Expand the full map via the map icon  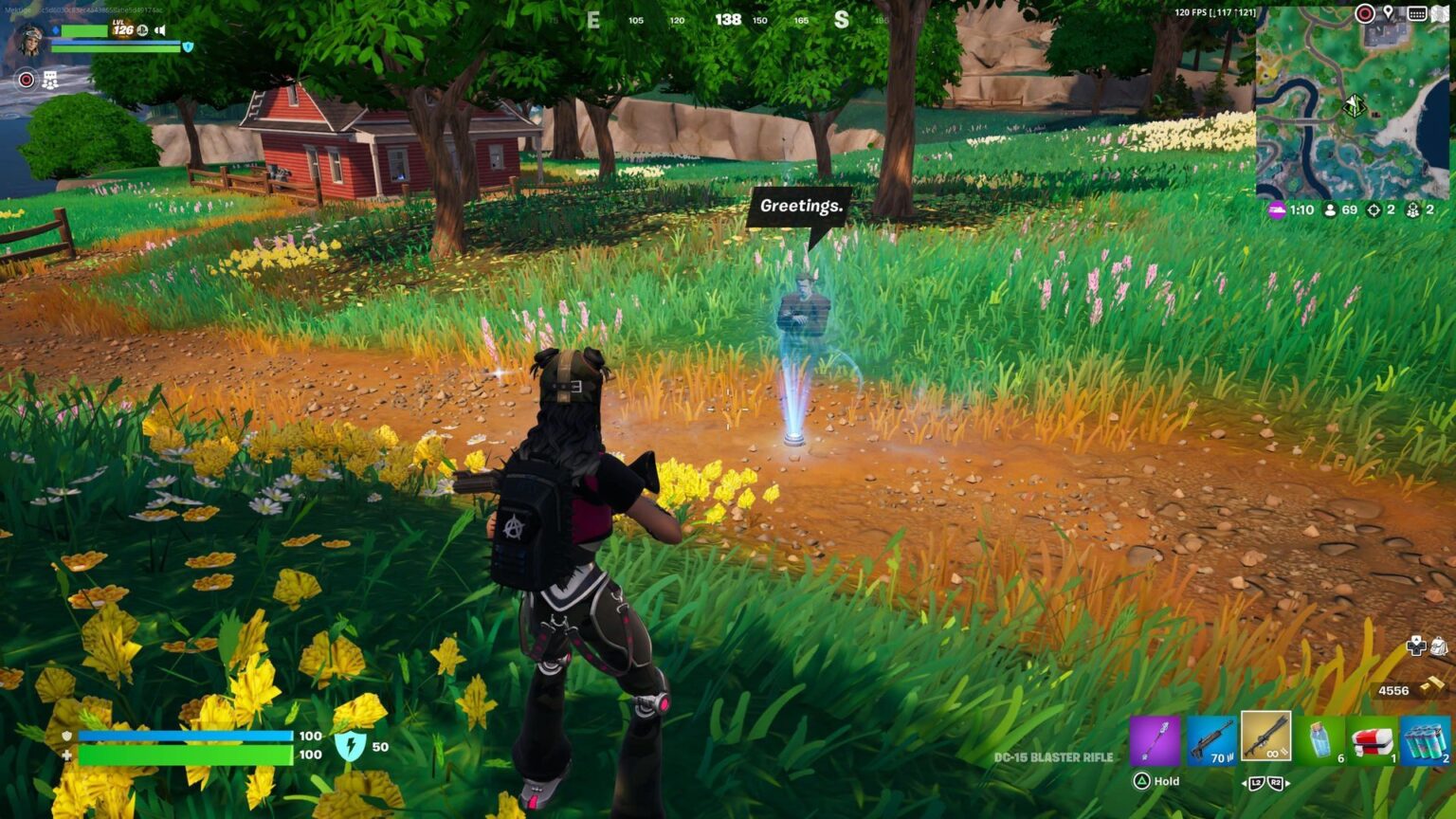1439,13
